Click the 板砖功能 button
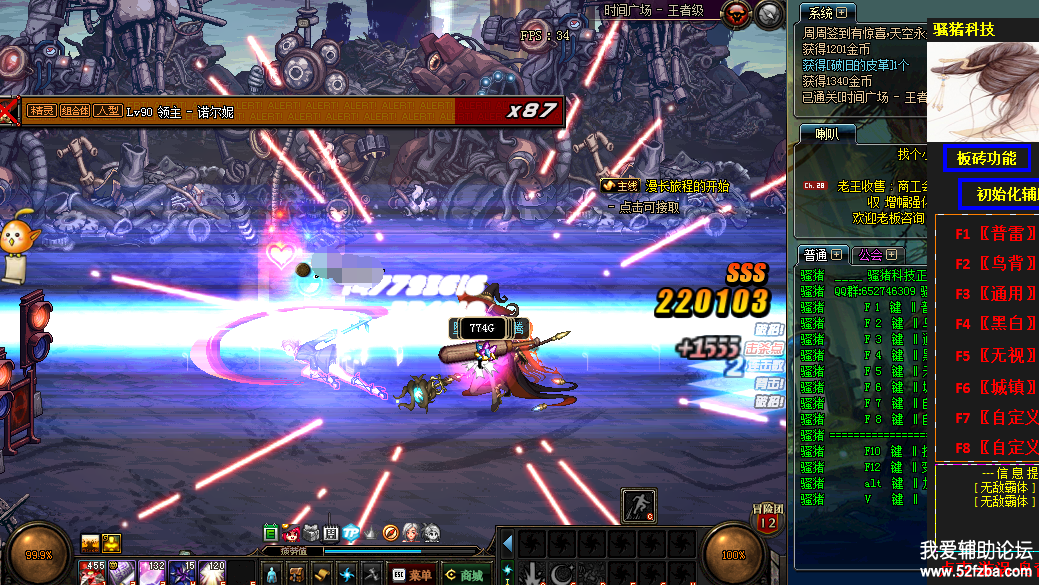Screen dimensions: 1039x585 (x=986, y=158)
